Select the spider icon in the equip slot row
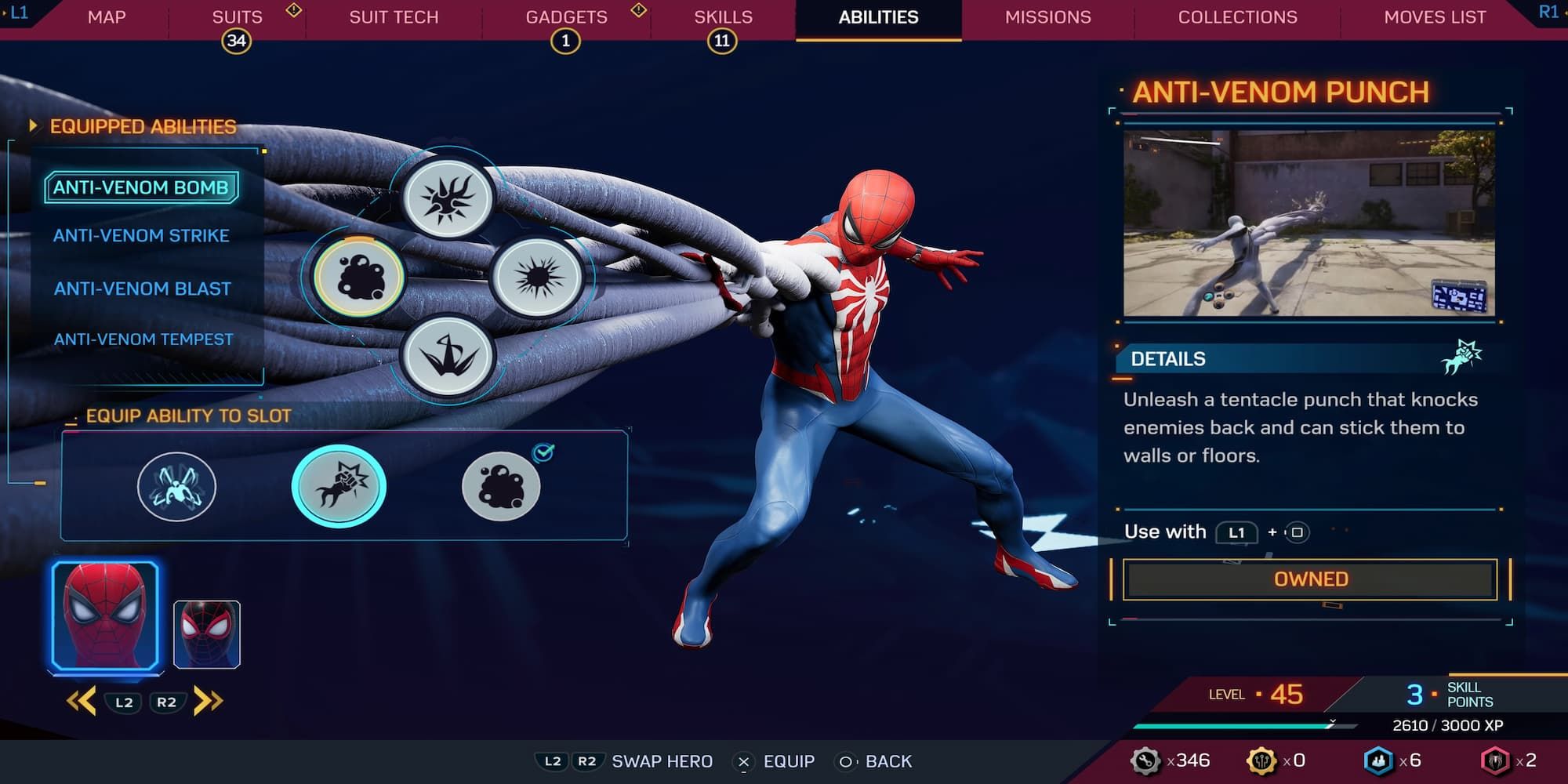 point(179,486)
